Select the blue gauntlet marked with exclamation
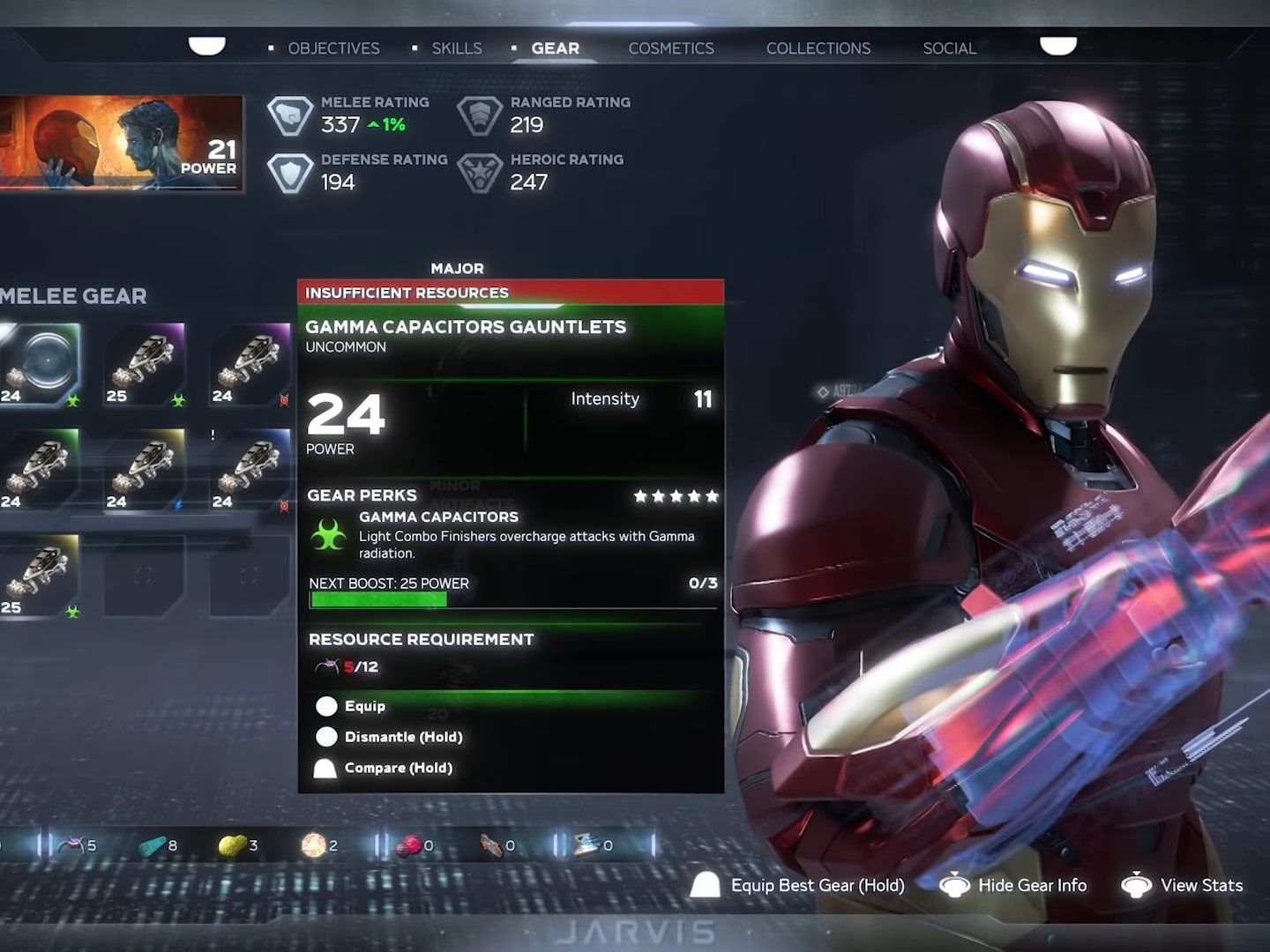 pos(250,470)
